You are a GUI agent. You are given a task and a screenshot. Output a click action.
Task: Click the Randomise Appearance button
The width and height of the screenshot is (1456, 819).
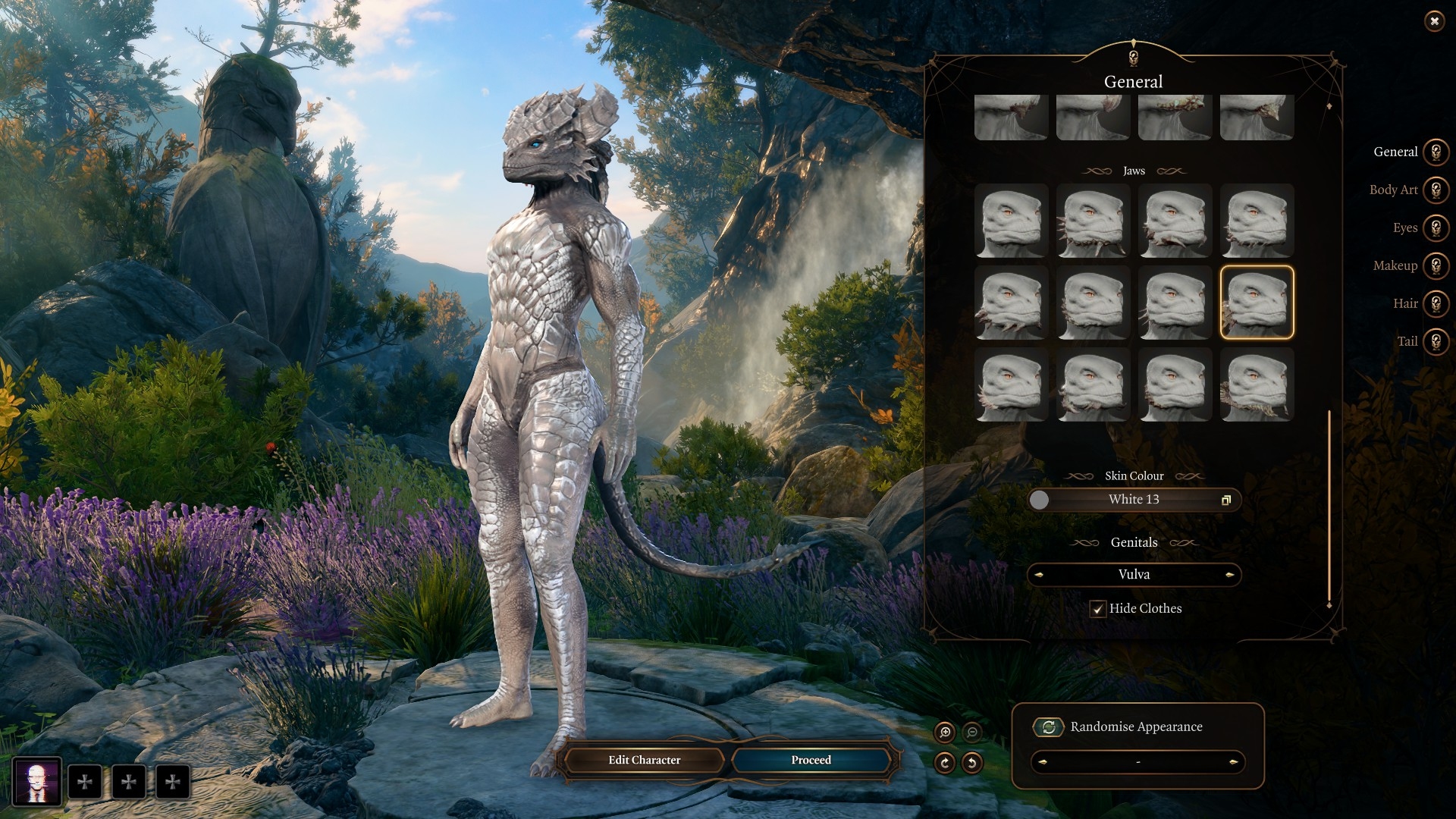(1049, 727)
